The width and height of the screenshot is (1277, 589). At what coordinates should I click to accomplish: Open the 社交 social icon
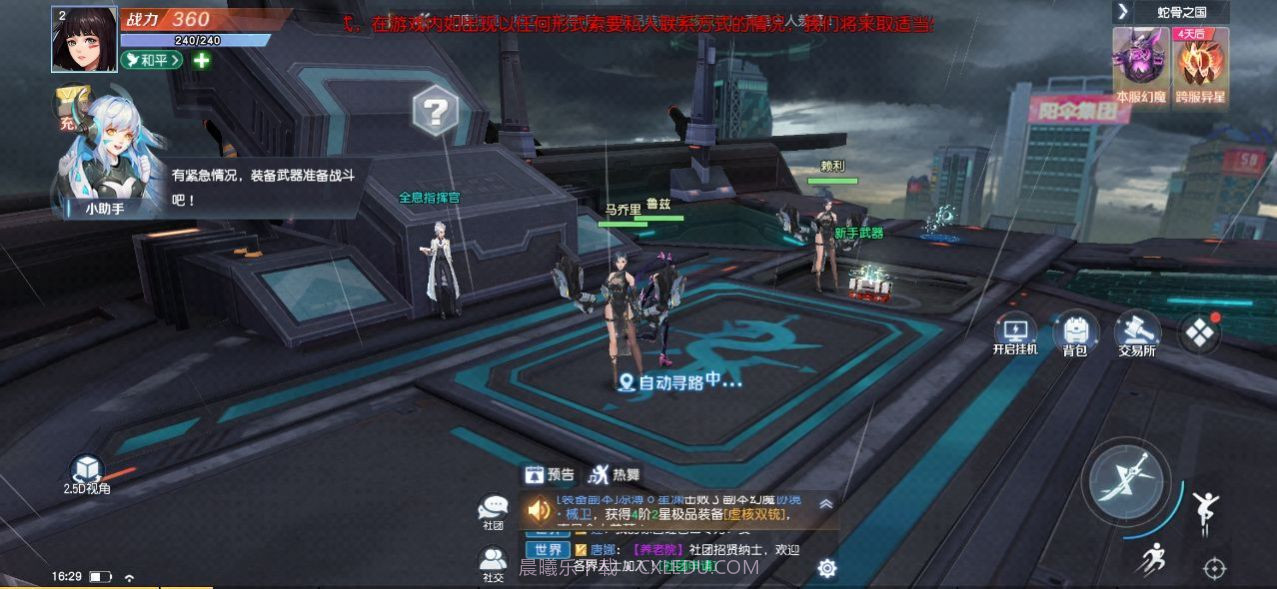click(x=493, y=563)
